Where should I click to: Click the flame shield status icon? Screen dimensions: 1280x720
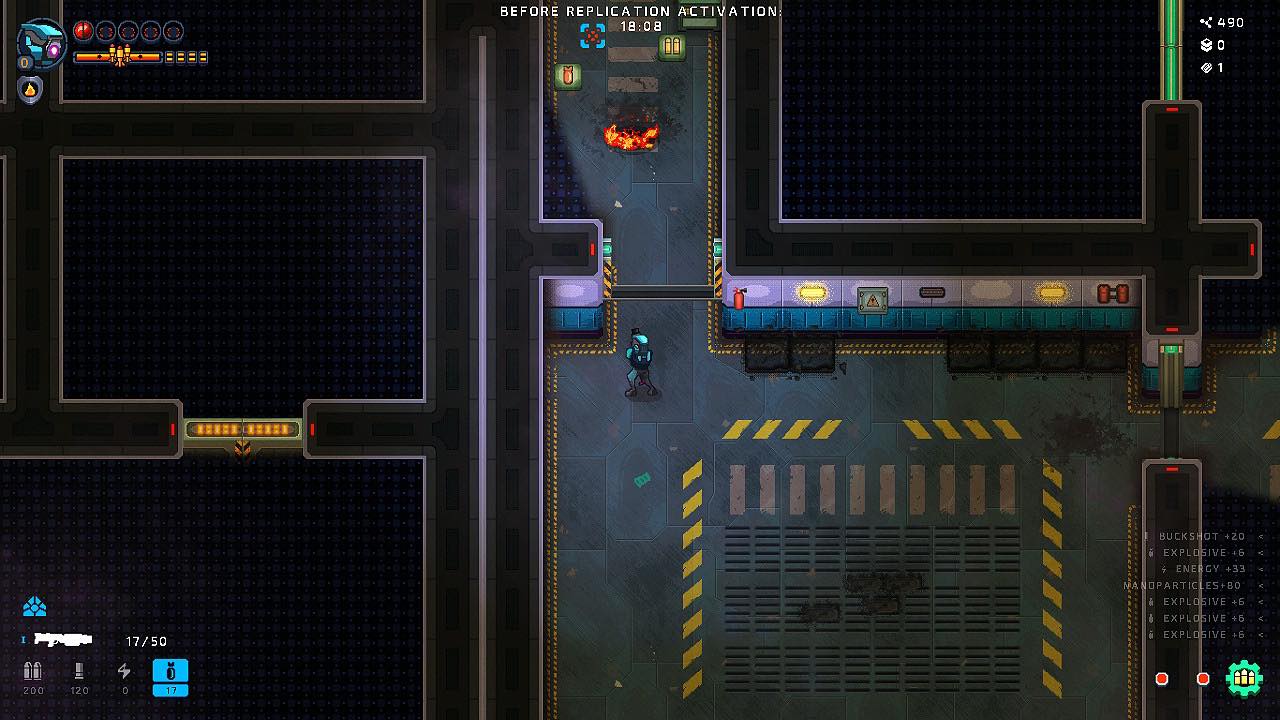[30, 90]
